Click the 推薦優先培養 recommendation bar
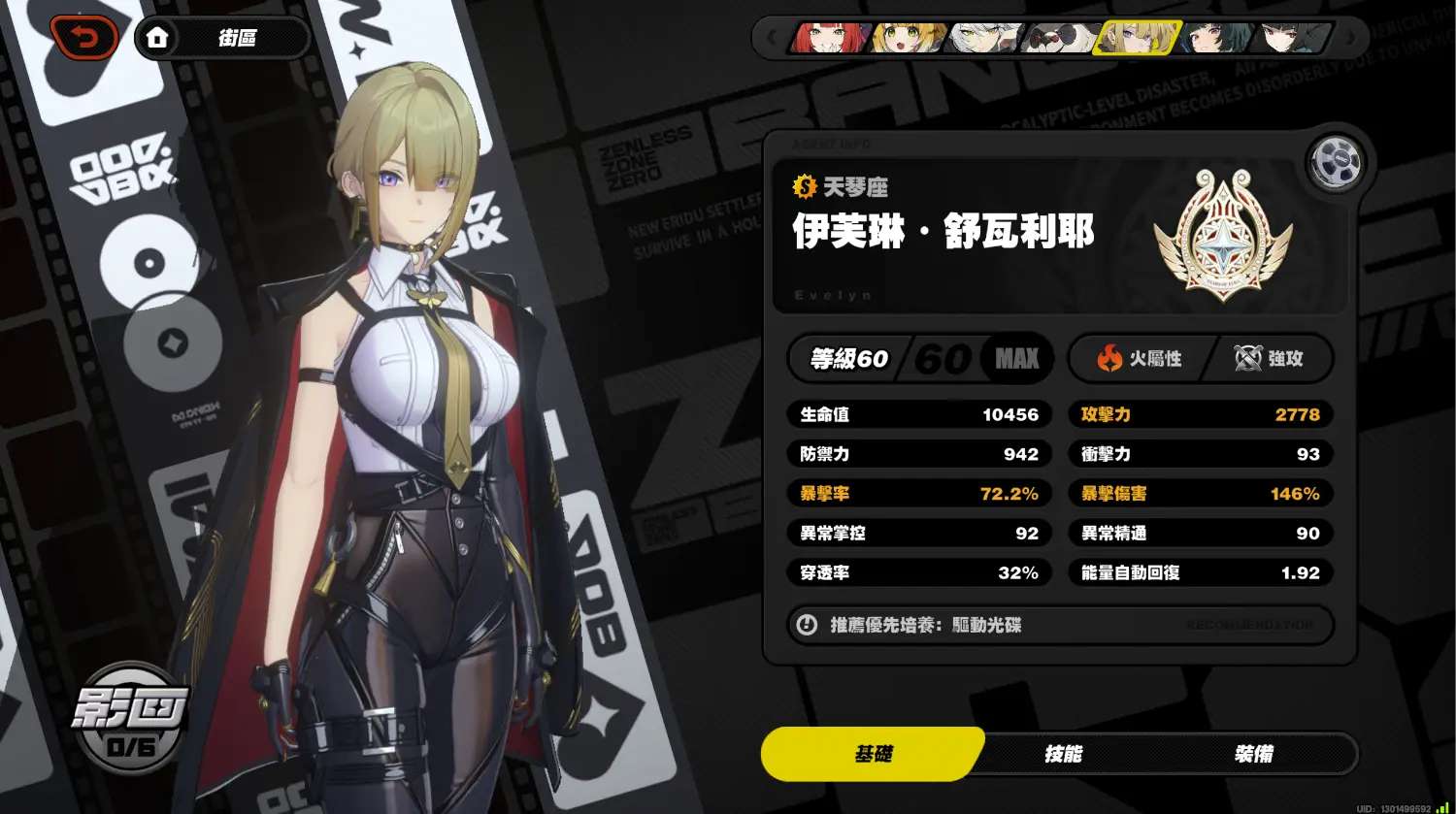This screenshot has width=1456, height=814. click(1060, 625)
